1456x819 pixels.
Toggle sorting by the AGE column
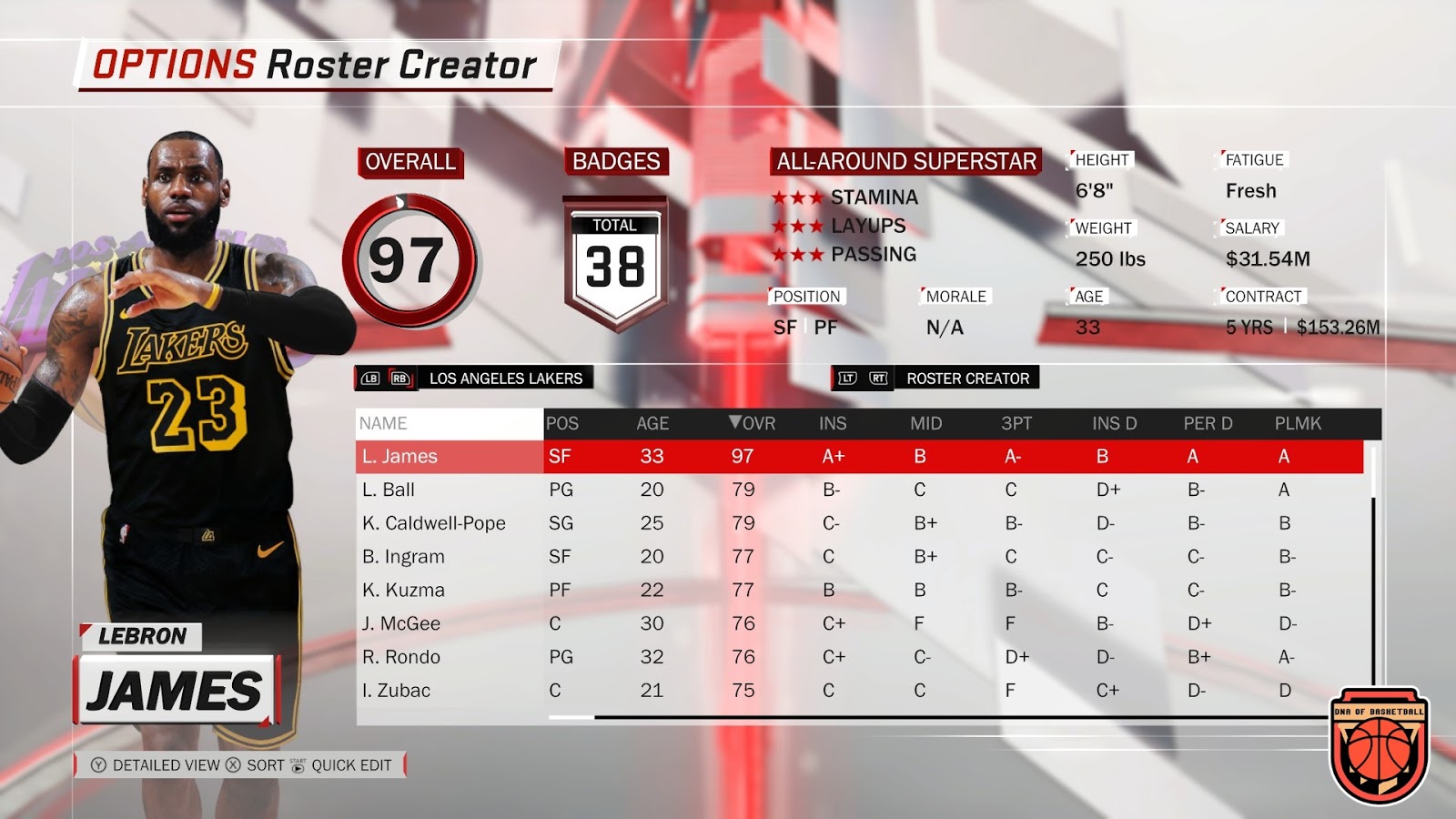click(651, 422)
